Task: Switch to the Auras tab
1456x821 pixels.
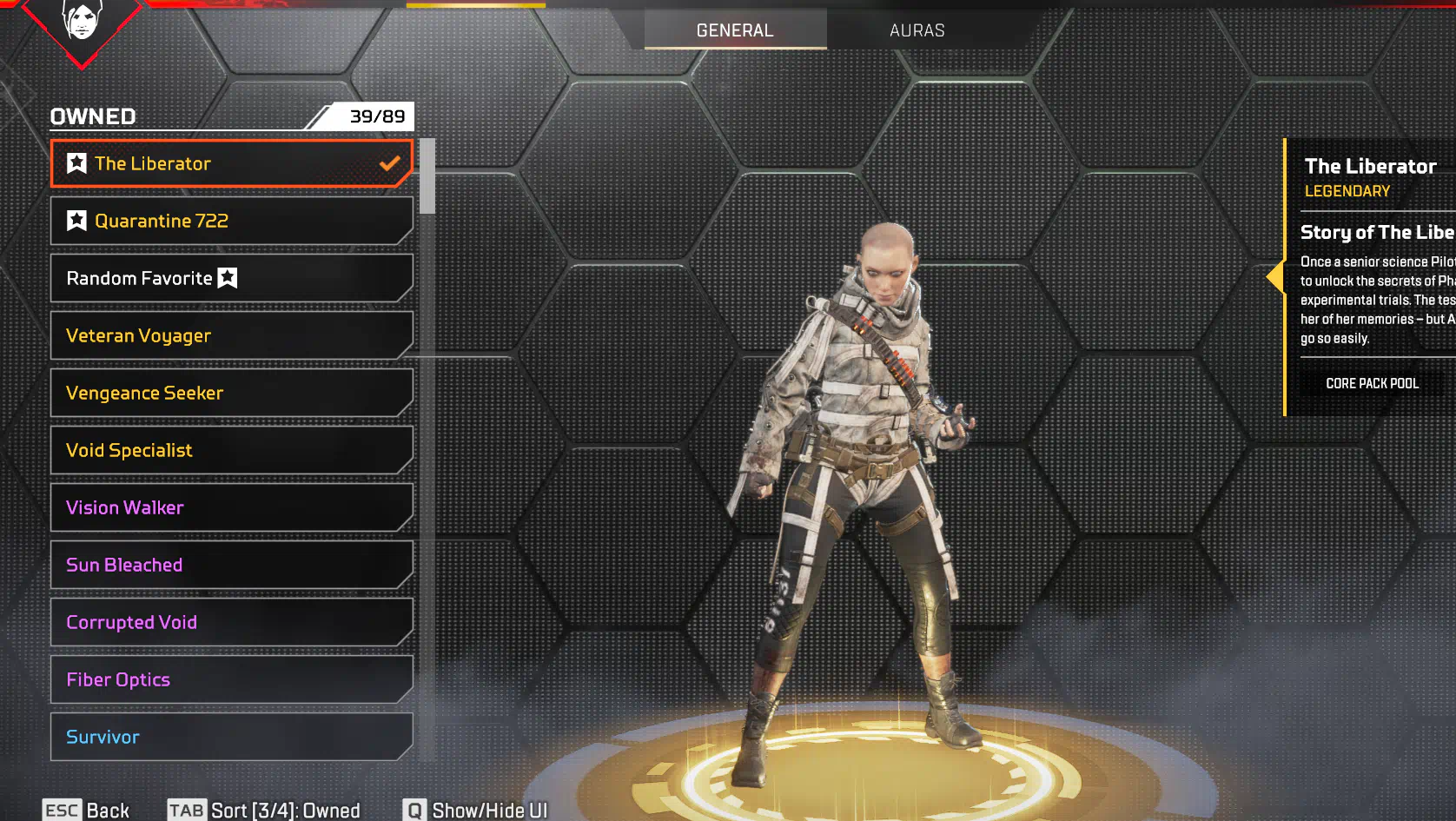Action: pyautogui.click(x=917, y=30)
